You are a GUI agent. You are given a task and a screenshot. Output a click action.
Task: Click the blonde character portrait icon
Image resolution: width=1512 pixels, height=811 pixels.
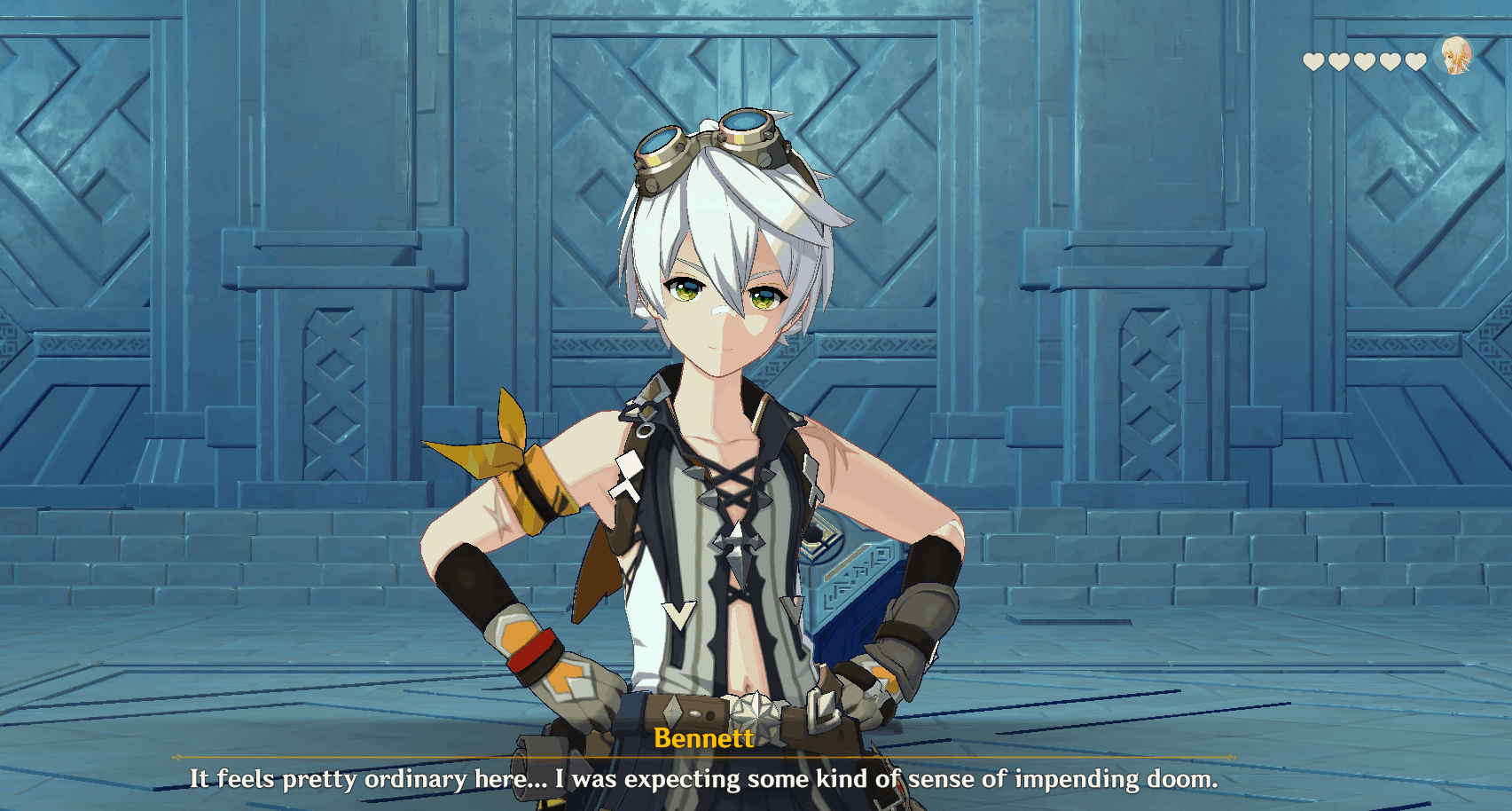tap(1455, 57)
